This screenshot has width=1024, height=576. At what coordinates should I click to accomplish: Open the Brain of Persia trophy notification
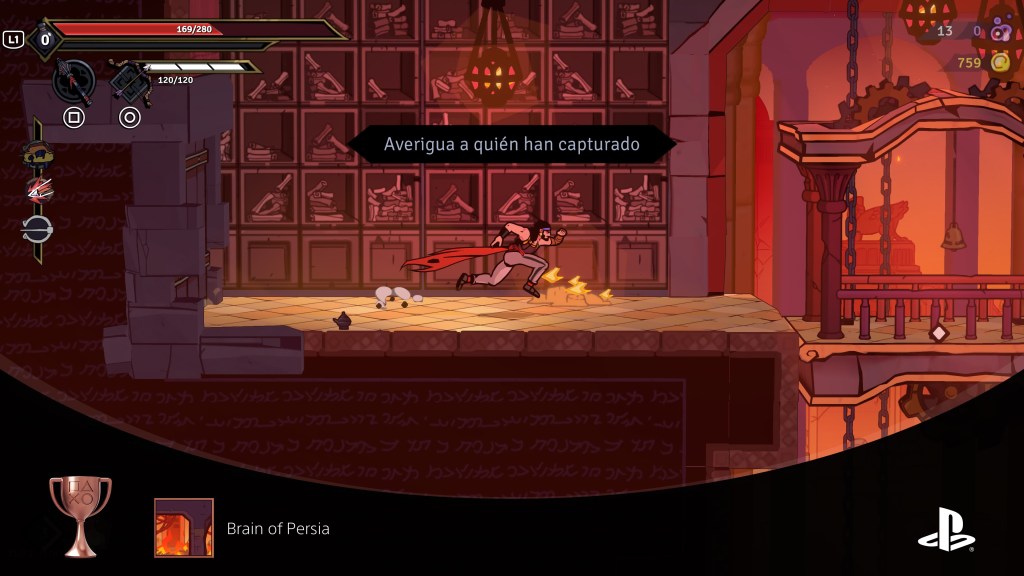pyautogui.click(x=278, y=528)
